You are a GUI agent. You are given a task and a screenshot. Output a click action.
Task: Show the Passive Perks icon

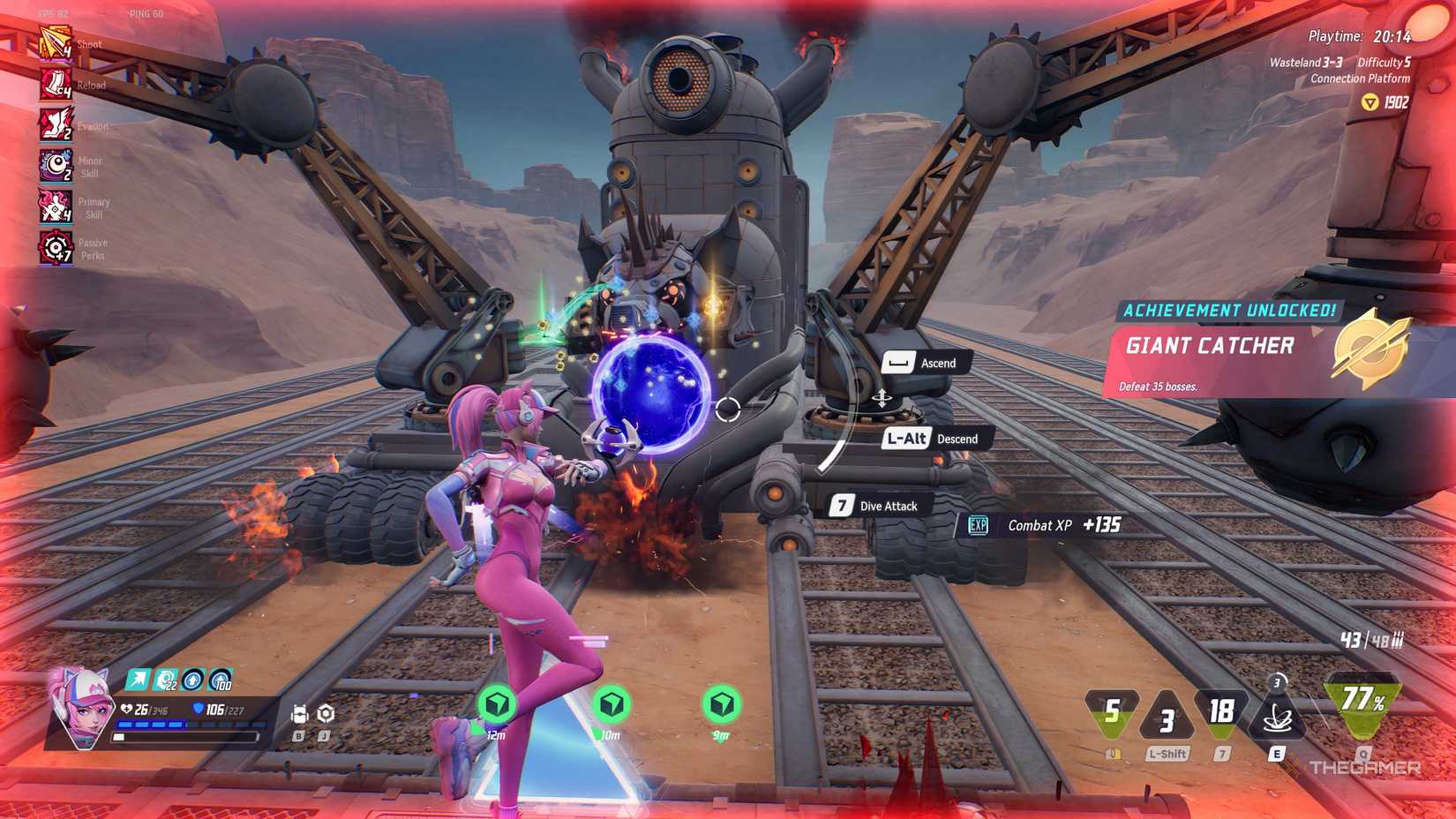point(55,248)
